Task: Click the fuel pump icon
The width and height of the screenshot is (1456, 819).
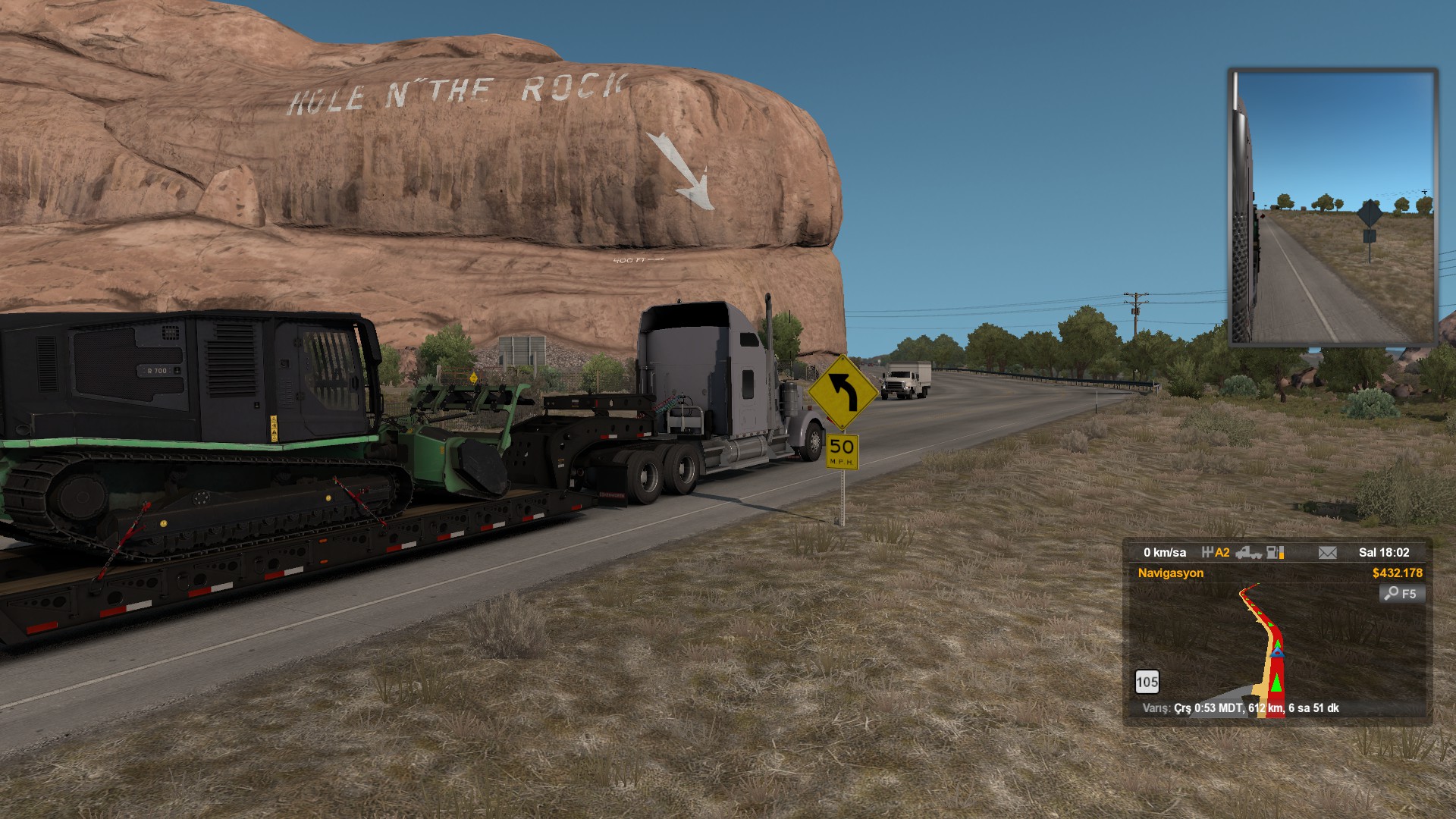Action: (1276, 553)
